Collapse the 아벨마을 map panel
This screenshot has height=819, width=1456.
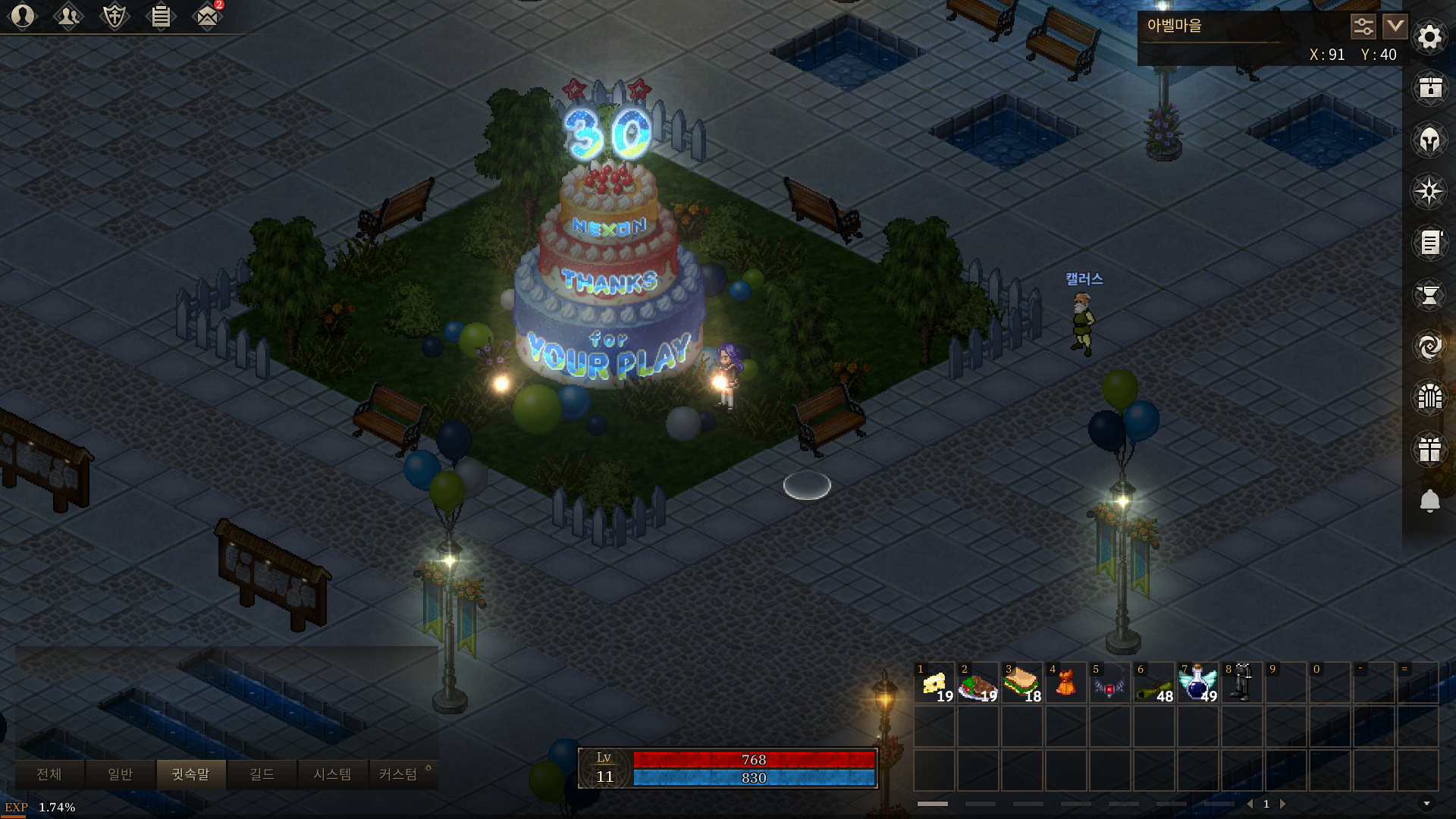pos(1395,27)
